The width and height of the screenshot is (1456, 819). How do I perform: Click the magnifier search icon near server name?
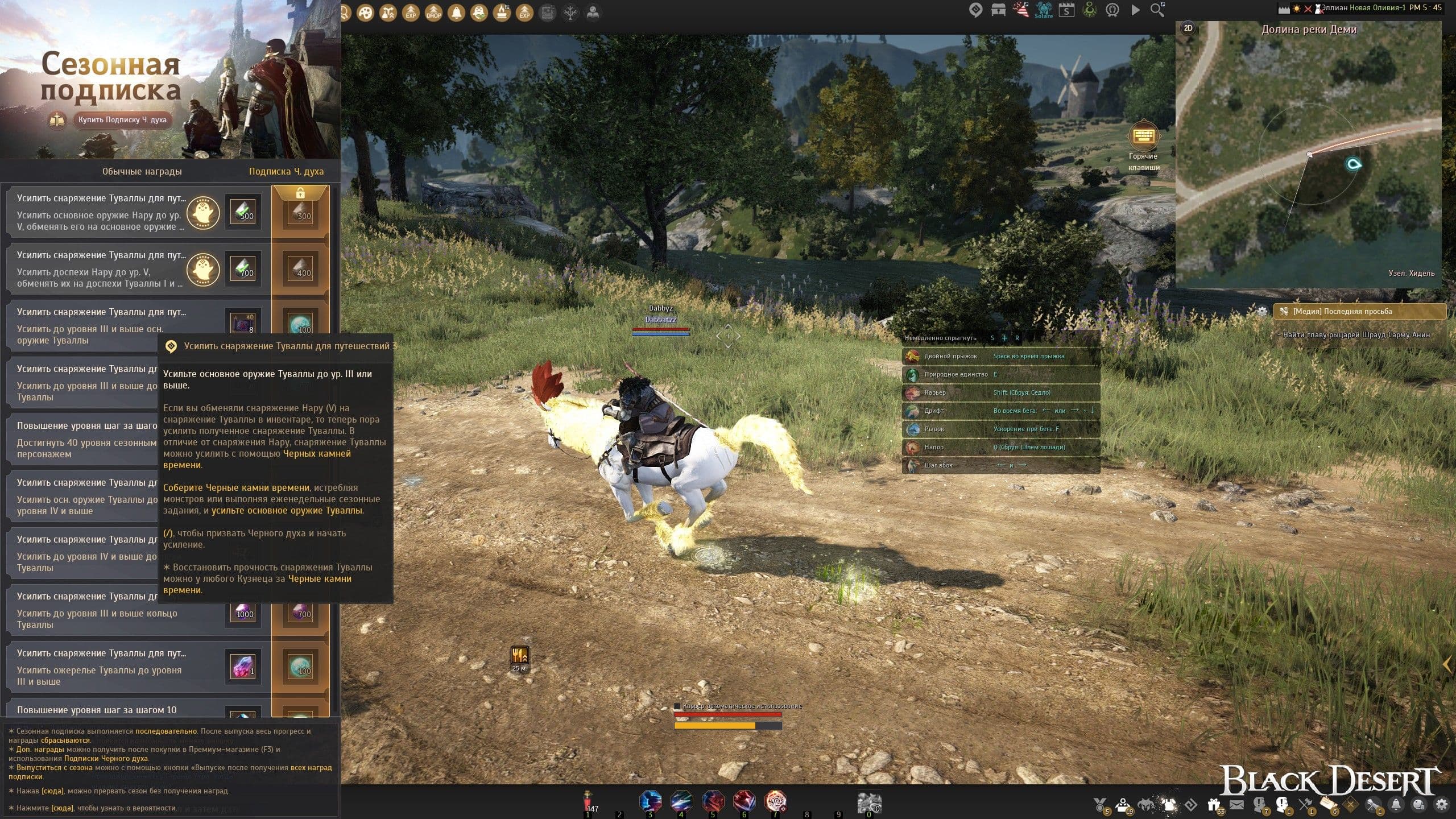1157,10
